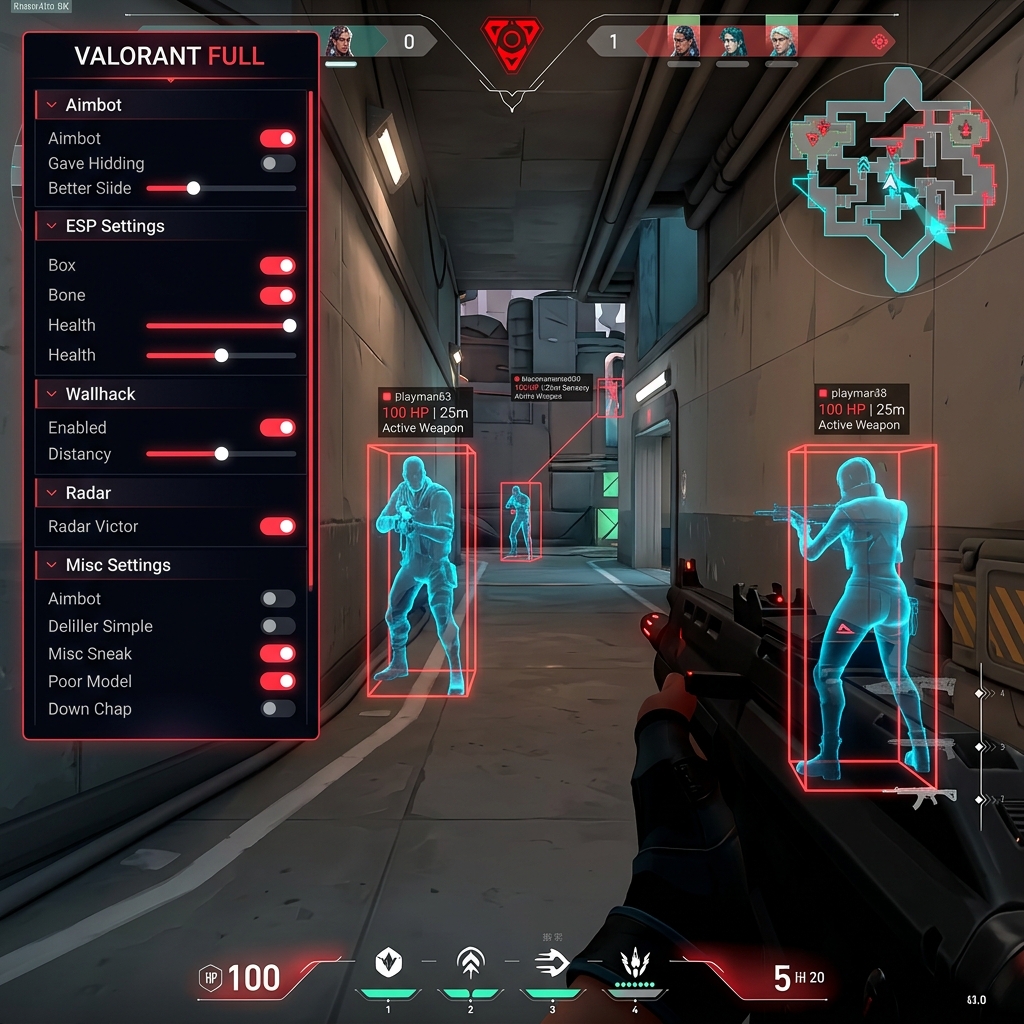The height and width of the screenshot is (1024, 1024).
Task: Adjust the Better Slide slider
Action: (193, 188)
